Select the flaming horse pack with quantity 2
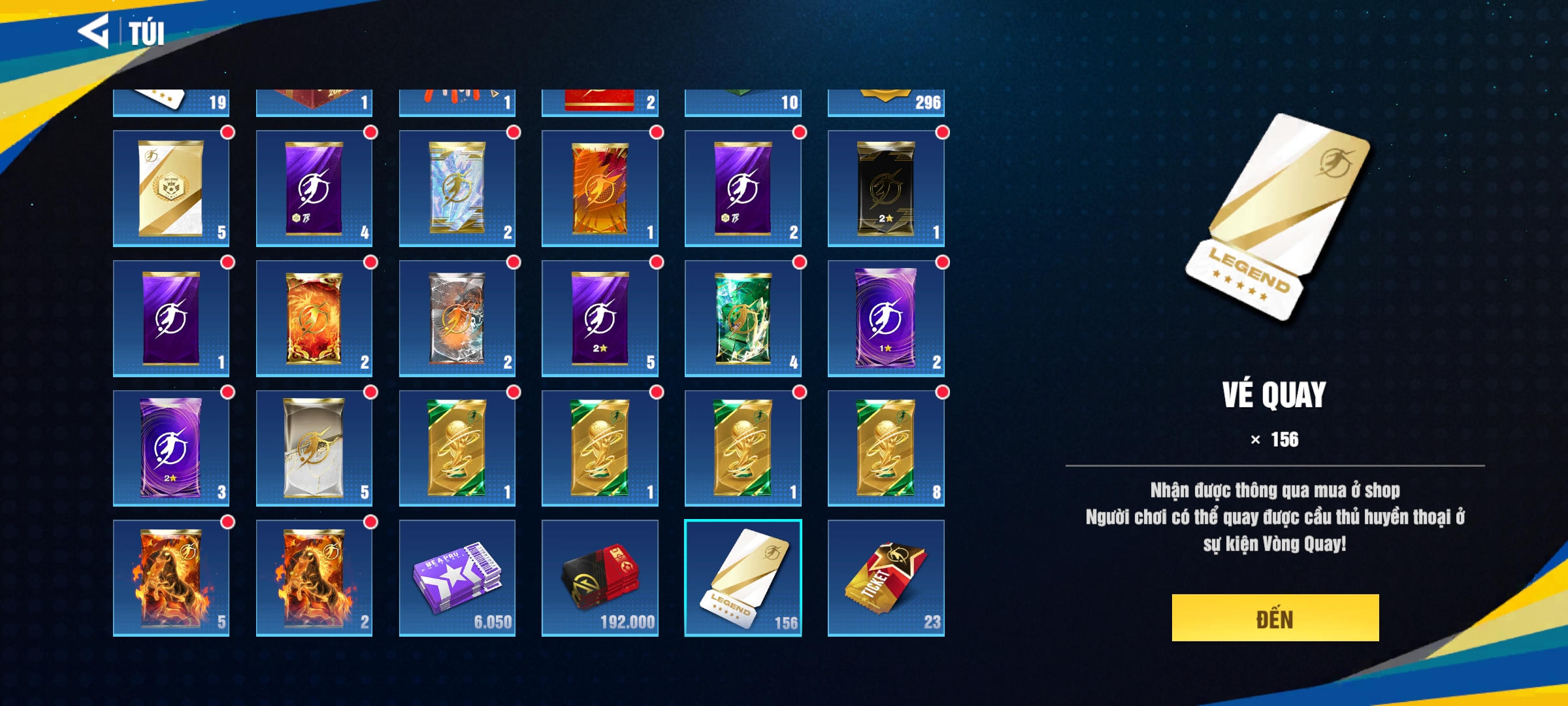Image resolution: width=1568 pixels, height=706 pixels. (314, 578)
